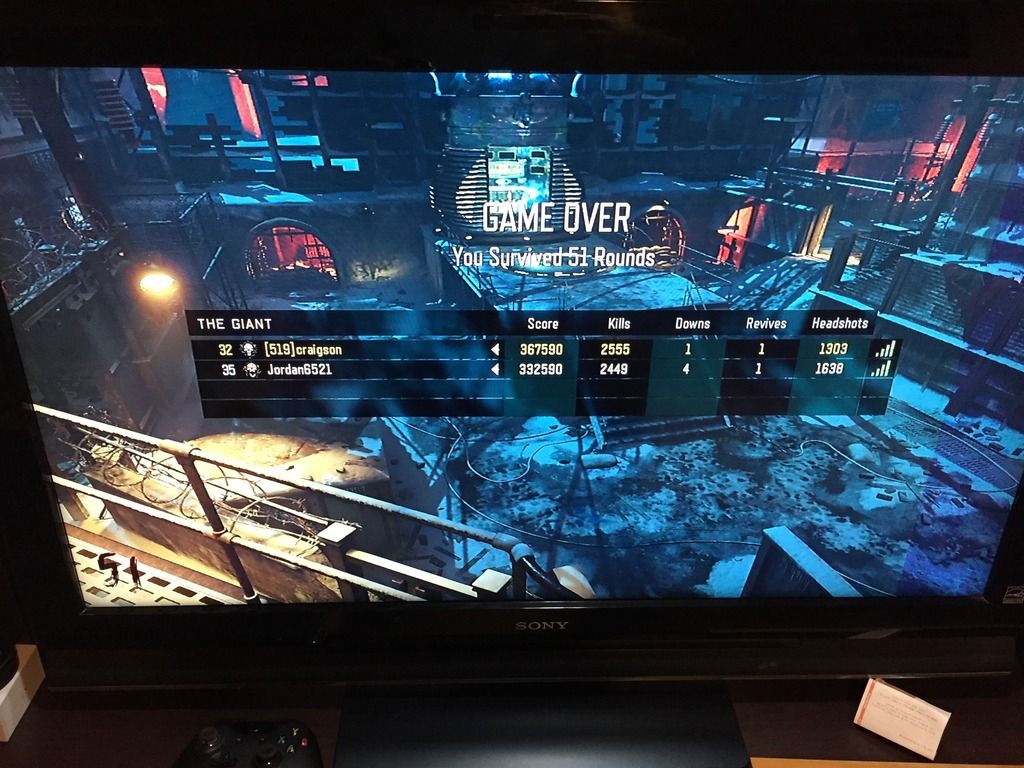Click the speaker icon beside Jordan6521

[x=494, y=369]
